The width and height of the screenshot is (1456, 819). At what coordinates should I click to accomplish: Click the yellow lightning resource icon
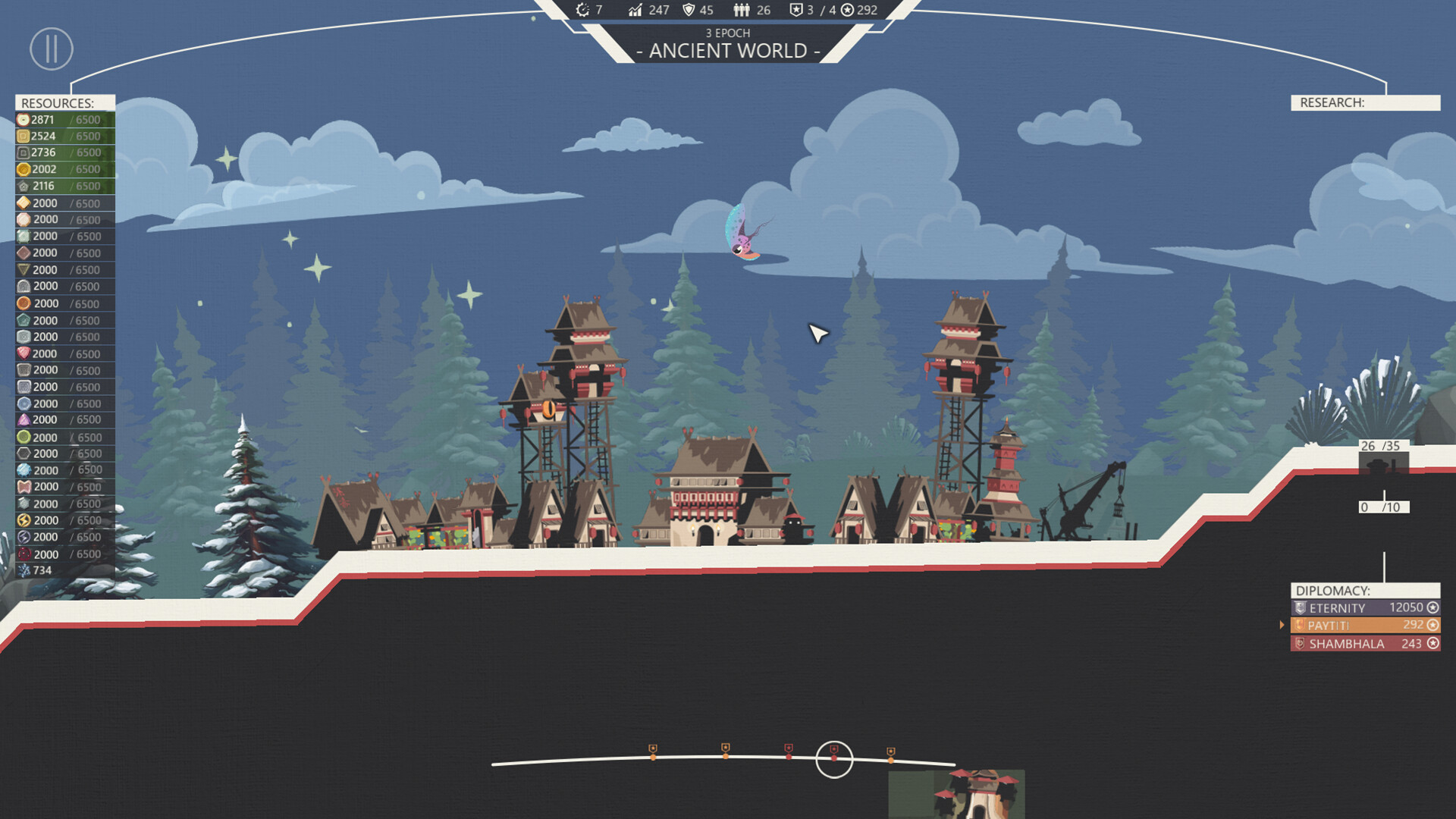(x=23, y=520)
